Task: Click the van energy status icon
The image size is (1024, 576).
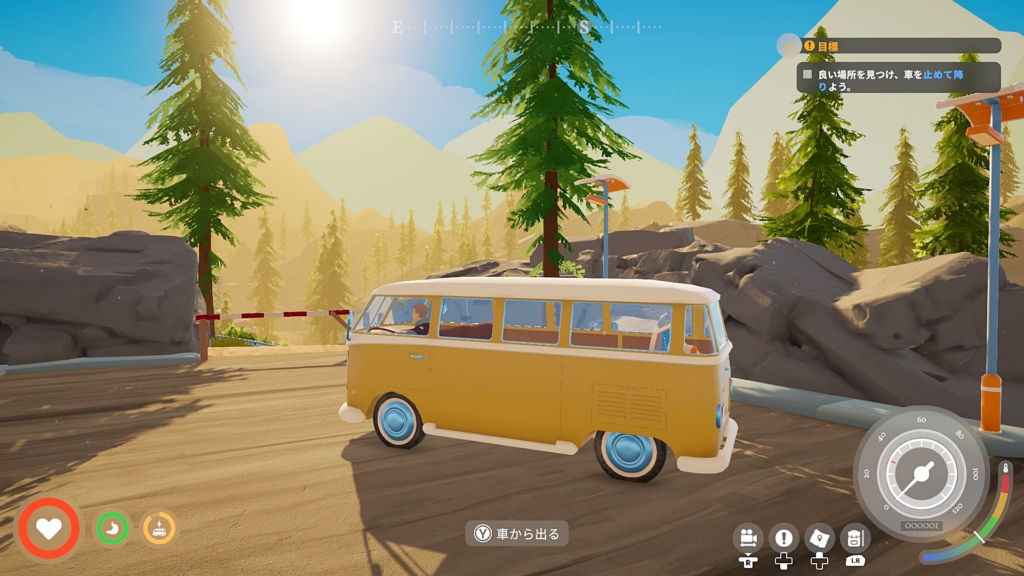Action: (159, 527)
